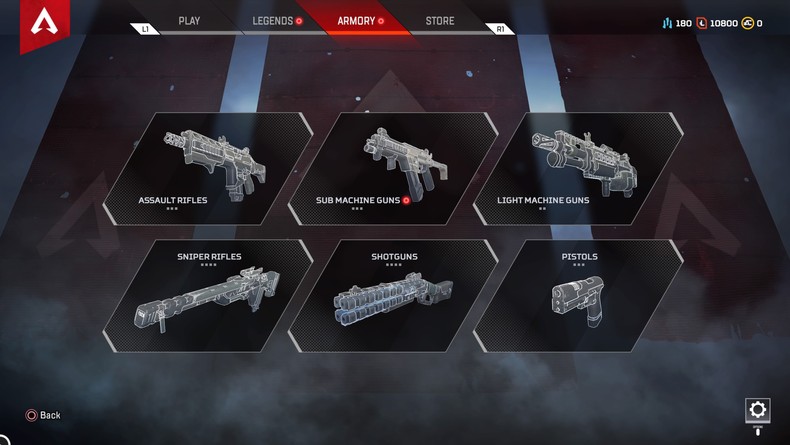Go to the Store tab
Screen dimensions: 790x445
[439, 21]
